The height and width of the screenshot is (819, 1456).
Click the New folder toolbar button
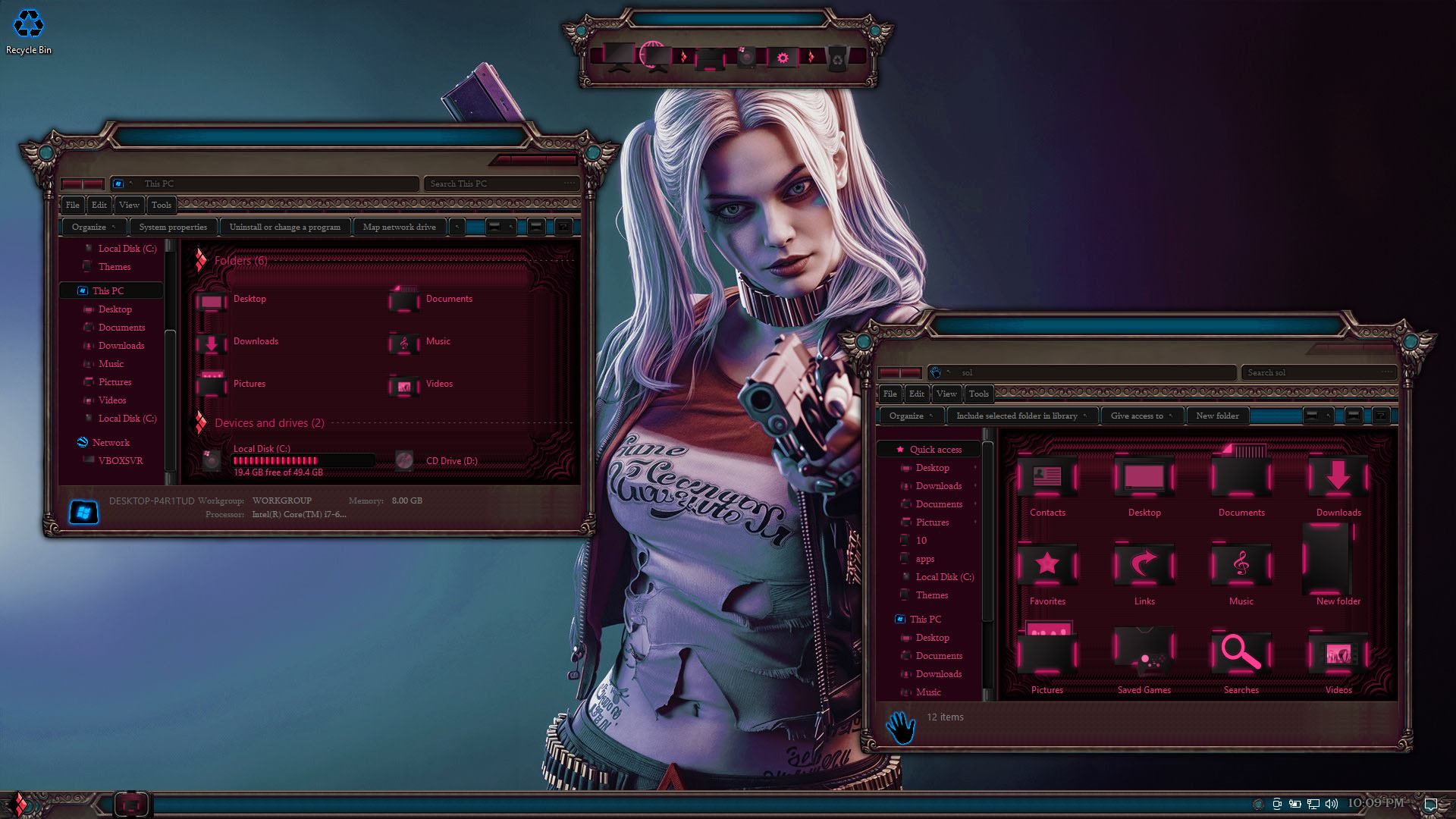(x=1217, y=416)
